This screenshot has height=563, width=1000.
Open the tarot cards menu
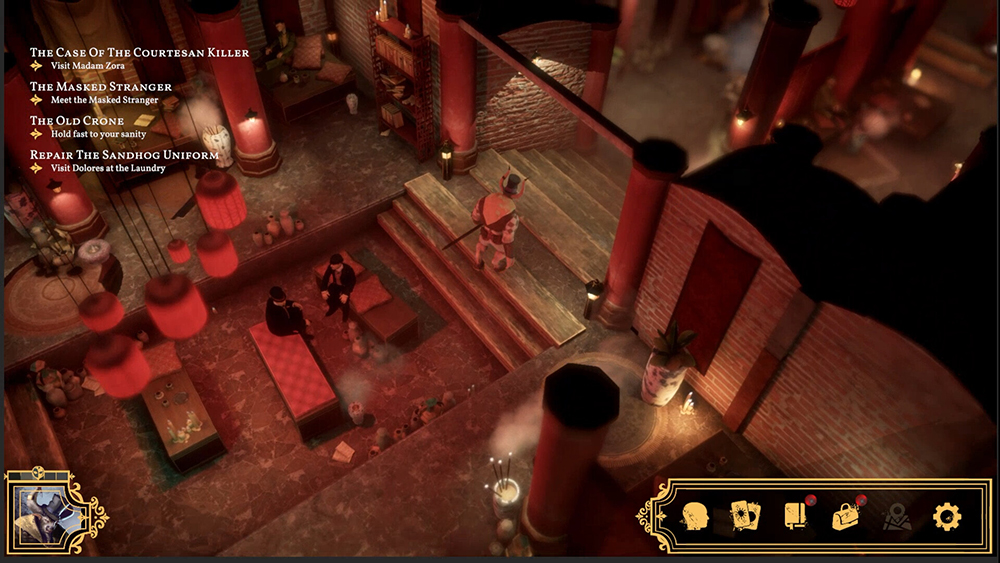pos(745,516)
